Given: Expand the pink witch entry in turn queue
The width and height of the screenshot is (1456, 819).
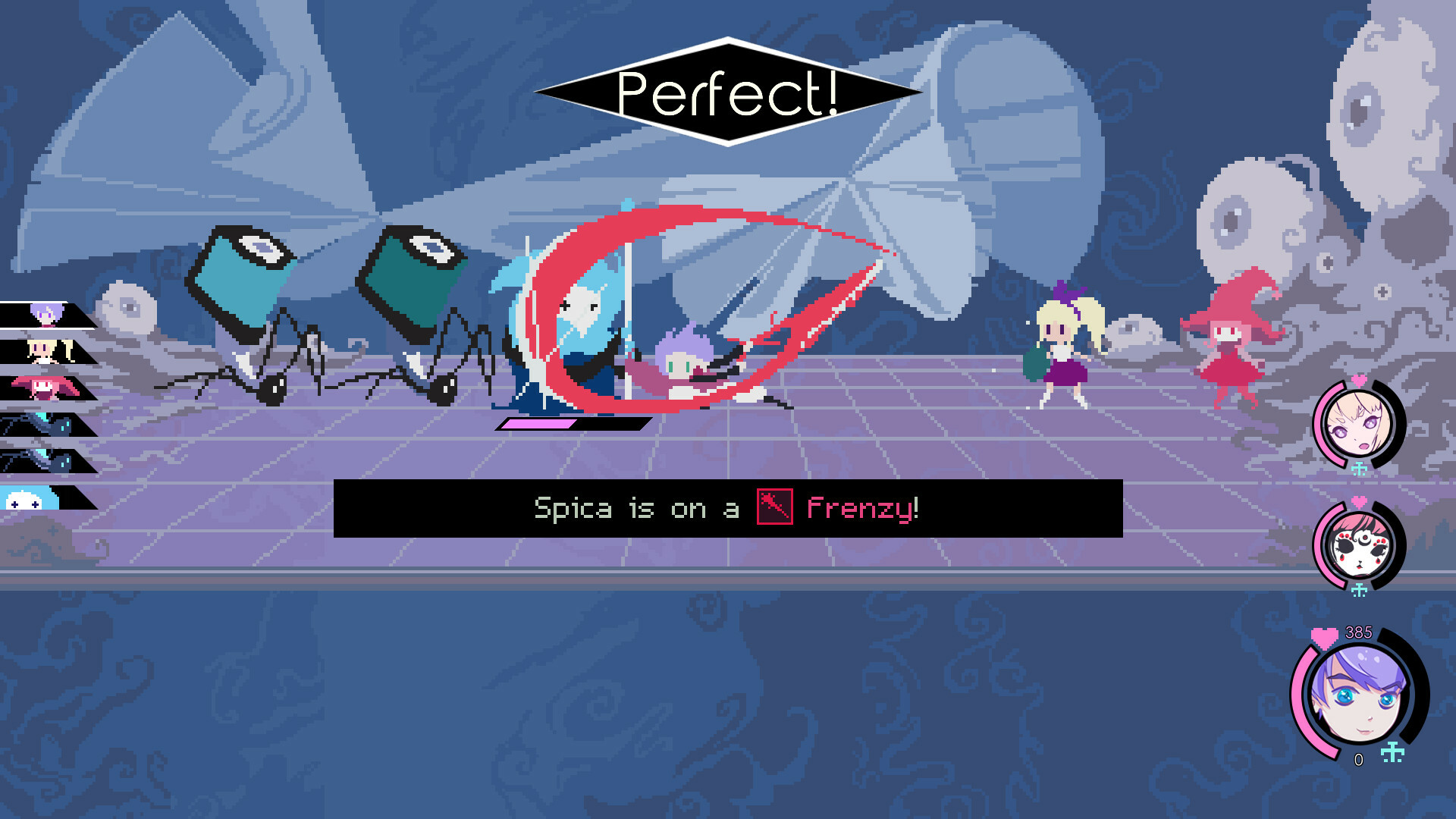Looking at the screenshot, I should (x=42, y=385).
